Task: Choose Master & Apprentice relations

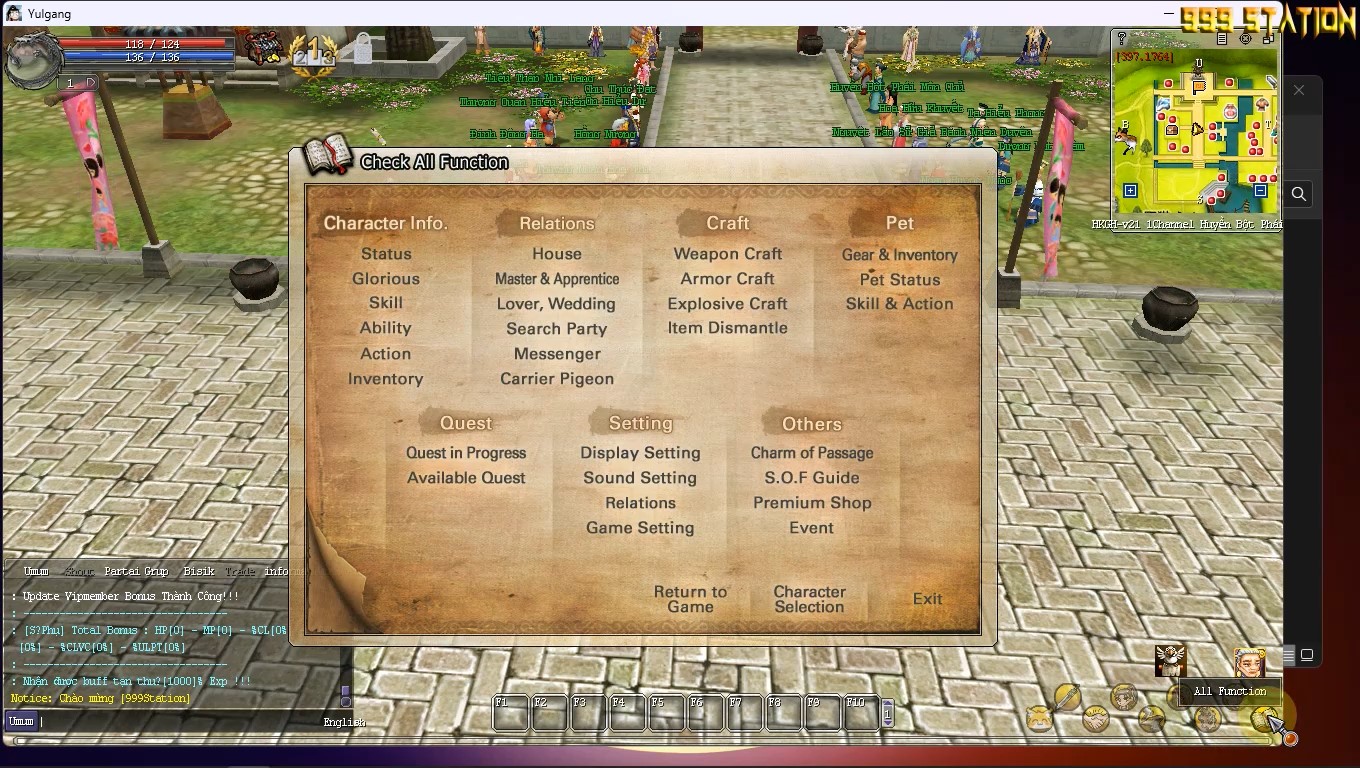Action: (557, 279)
